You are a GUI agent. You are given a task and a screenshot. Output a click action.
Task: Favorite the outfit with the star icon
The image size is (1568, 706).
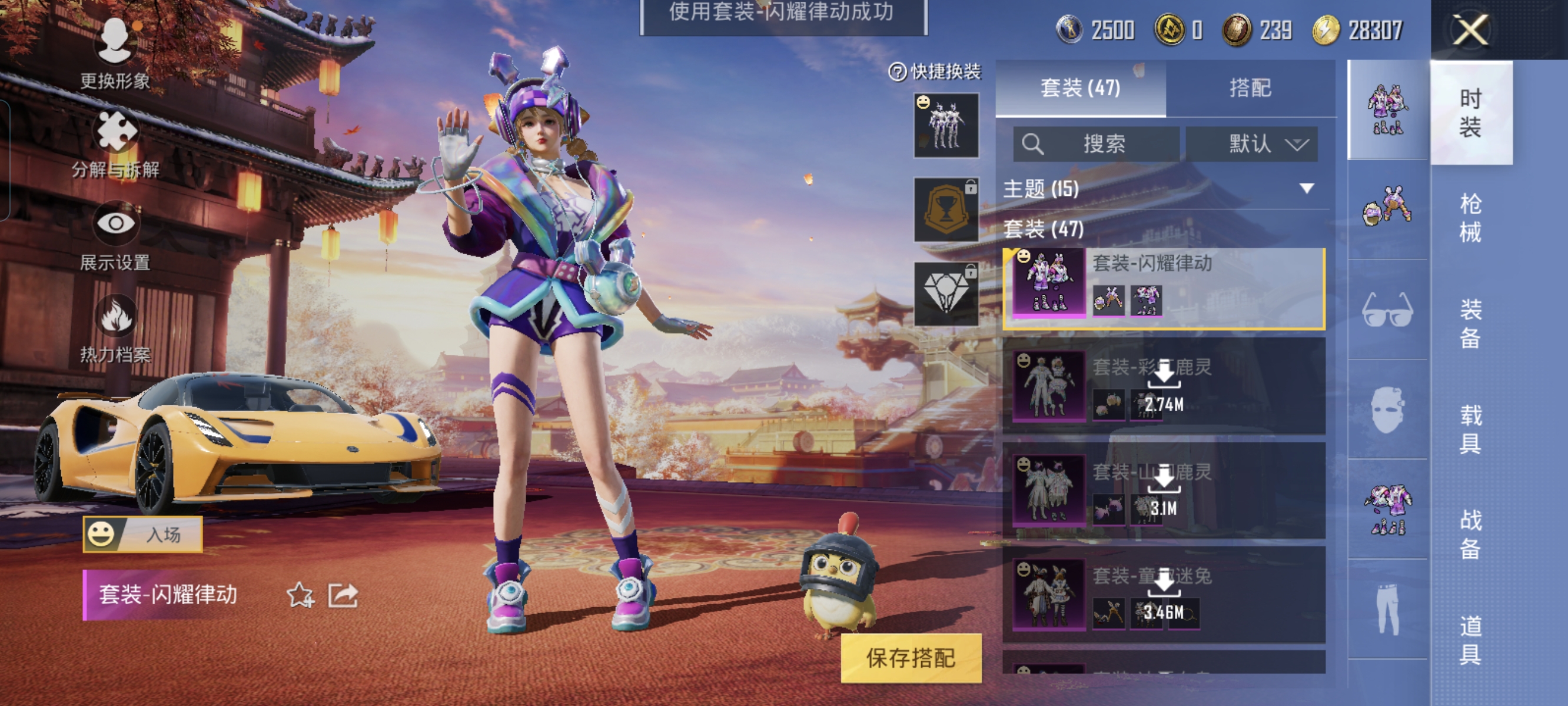[x=300, y=595]
